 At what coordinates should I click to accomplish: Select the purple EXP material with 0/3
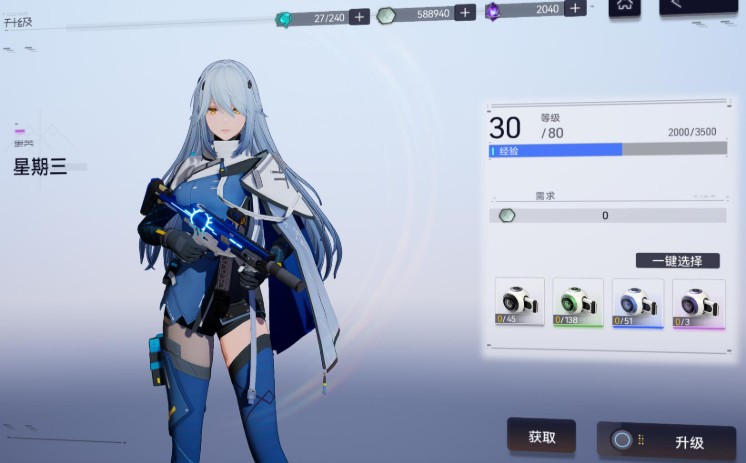pos(697,302)
